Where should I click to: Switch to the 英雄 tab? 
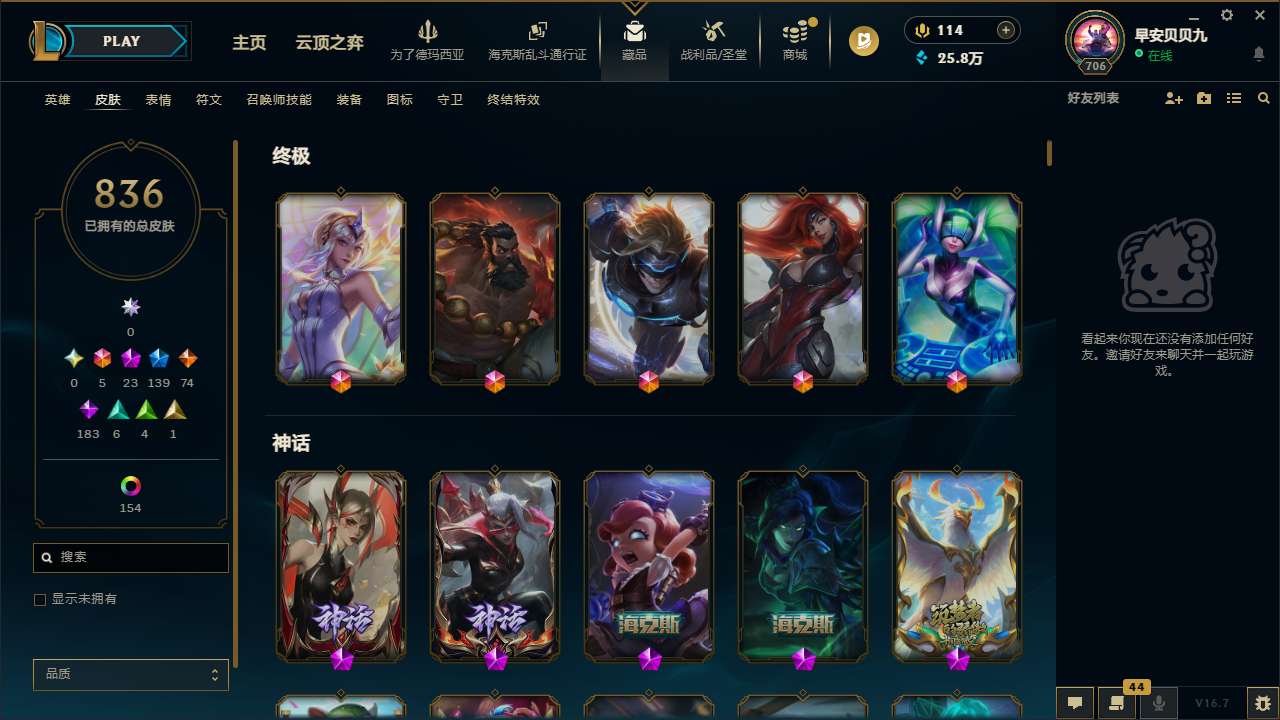click(x=57, y=99)
